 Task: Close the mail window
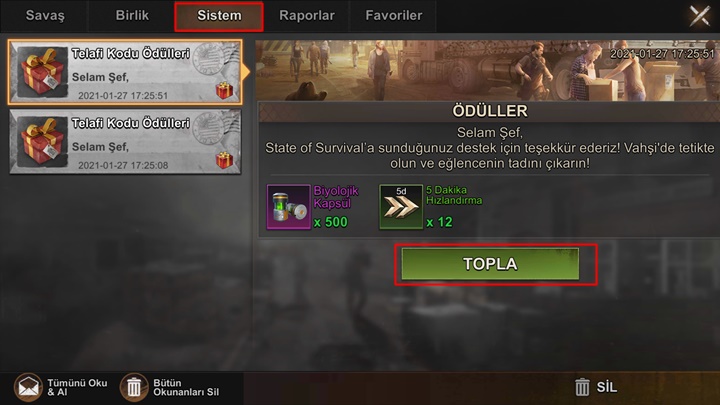click(700, 15)
